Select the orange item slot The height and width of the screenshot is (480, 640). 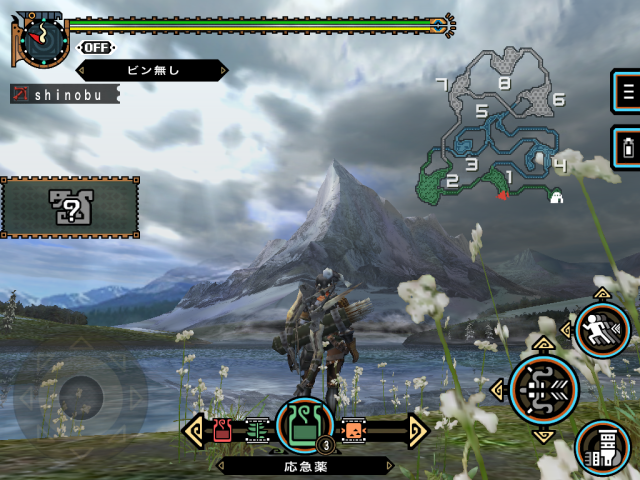click(353, 430)
